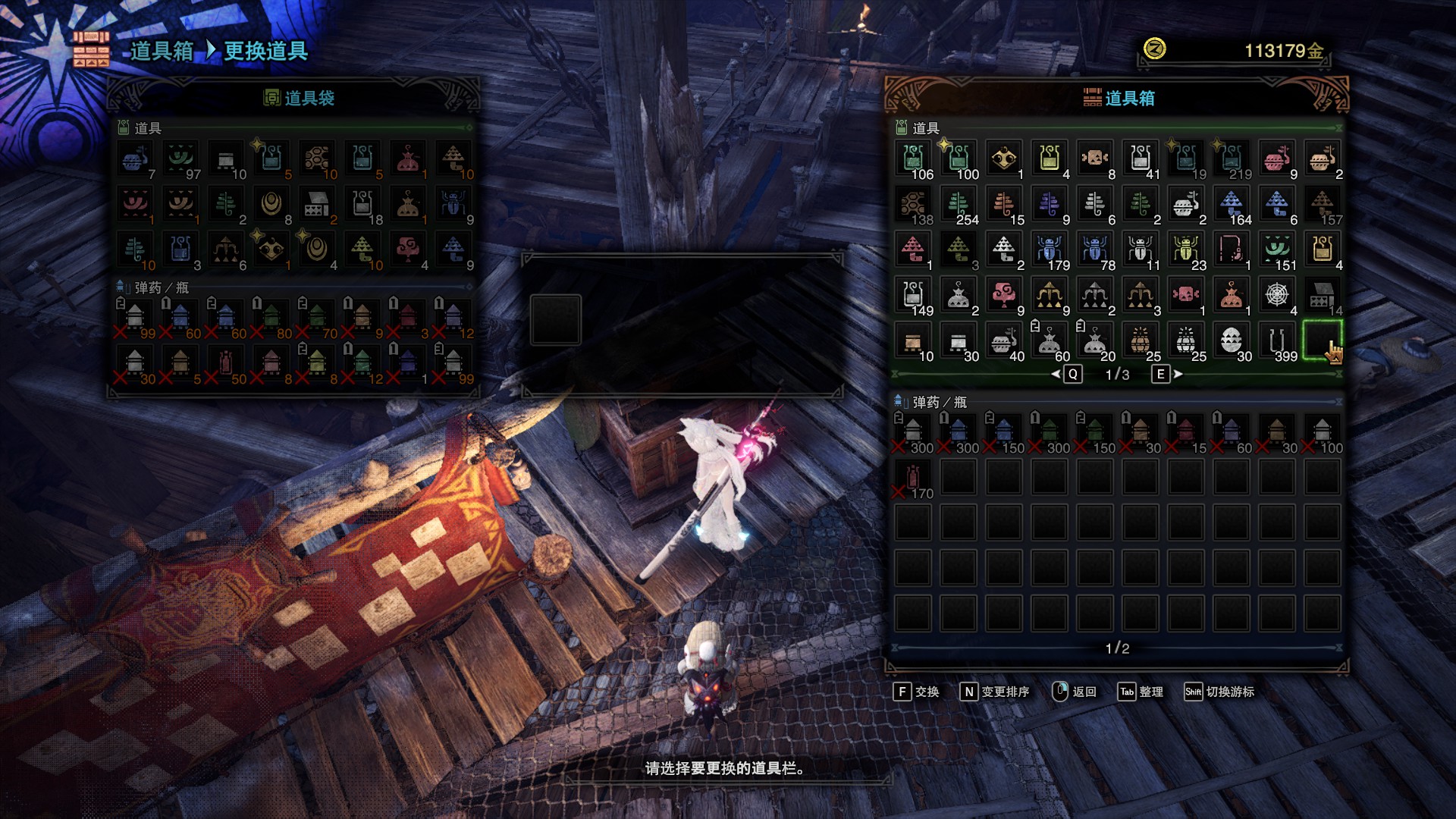1456x819 pixels.
Task: Choose the honeycomb item stack of 138
Action: (x=913, y=206)
